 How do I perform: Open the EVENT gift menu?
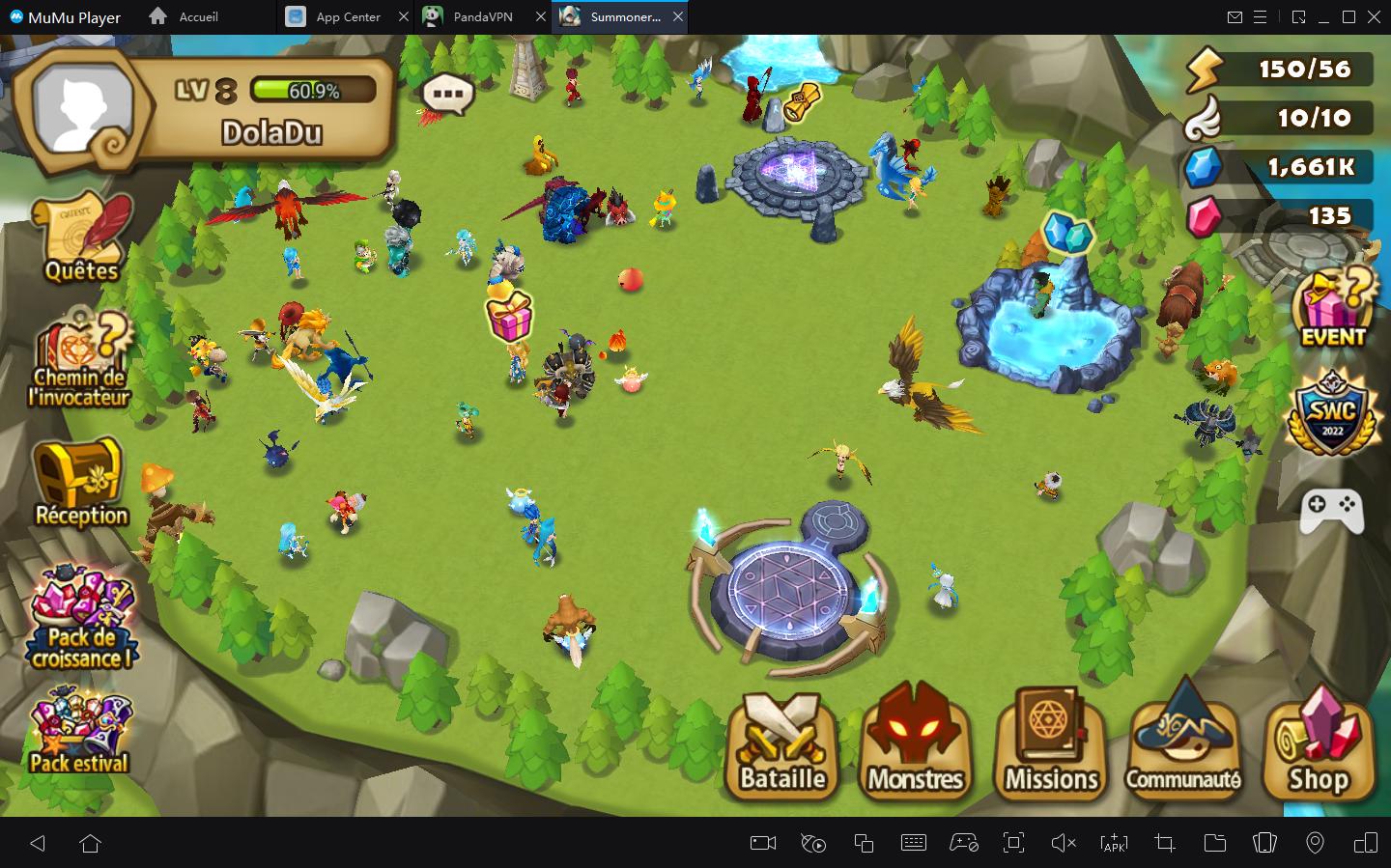(1333, 307)
